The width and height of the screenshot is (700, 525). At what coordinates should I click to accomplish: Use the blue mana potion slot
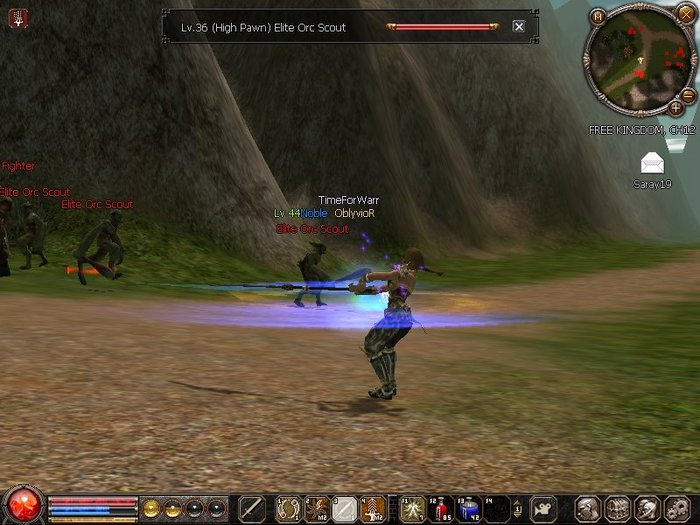tap(469, 508)
